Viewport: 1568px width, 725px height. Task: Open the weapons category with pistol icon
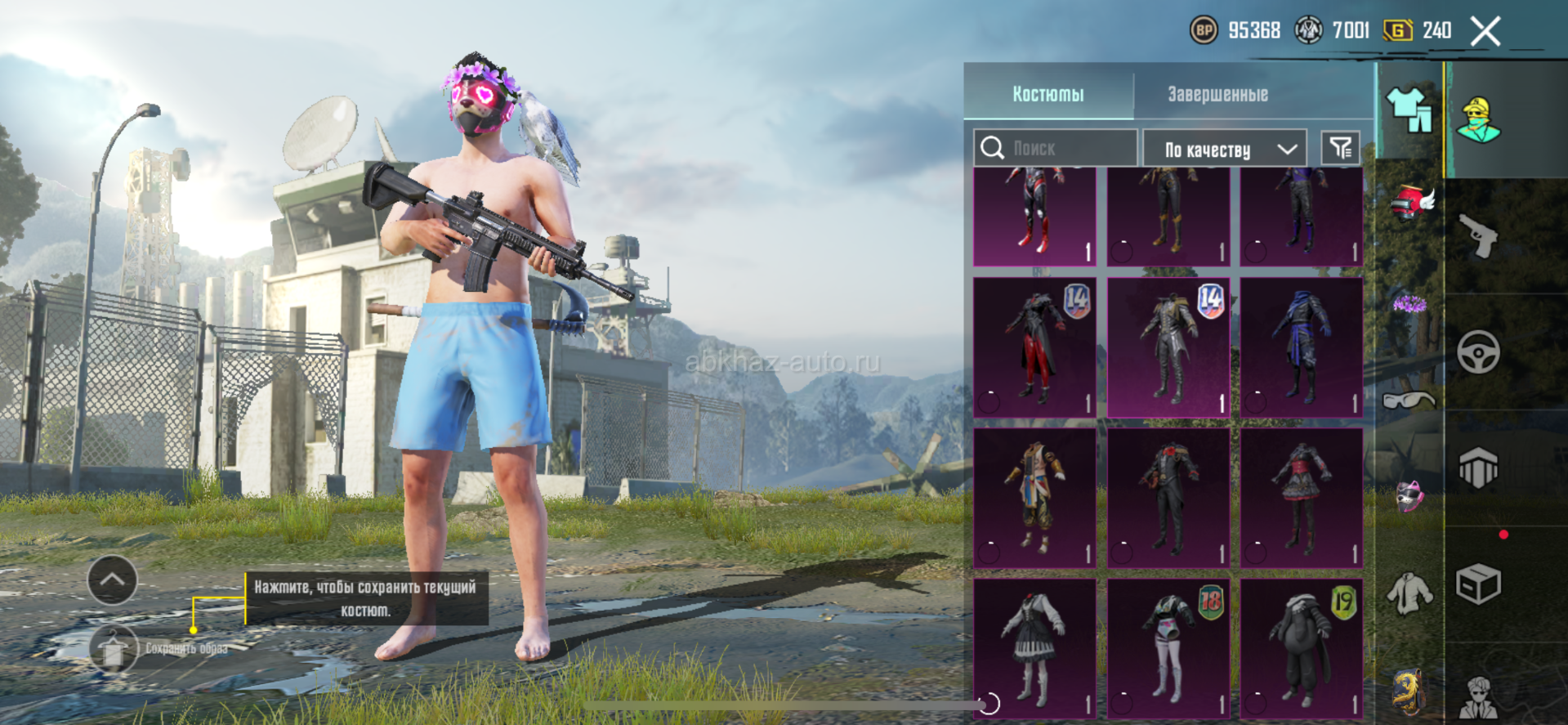pyautogui.click(x=1478, y=237)
